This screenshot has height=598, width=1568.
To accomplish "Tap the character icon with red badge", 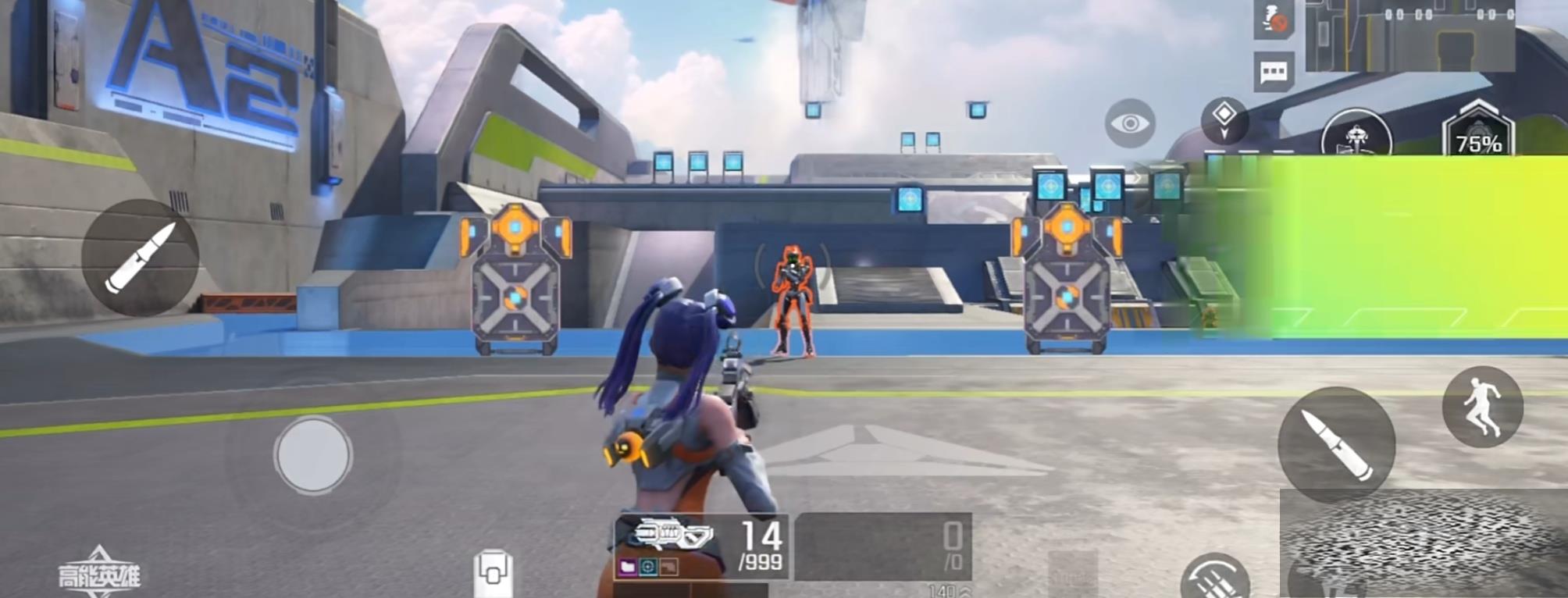I will click(x=1274, y=20).
